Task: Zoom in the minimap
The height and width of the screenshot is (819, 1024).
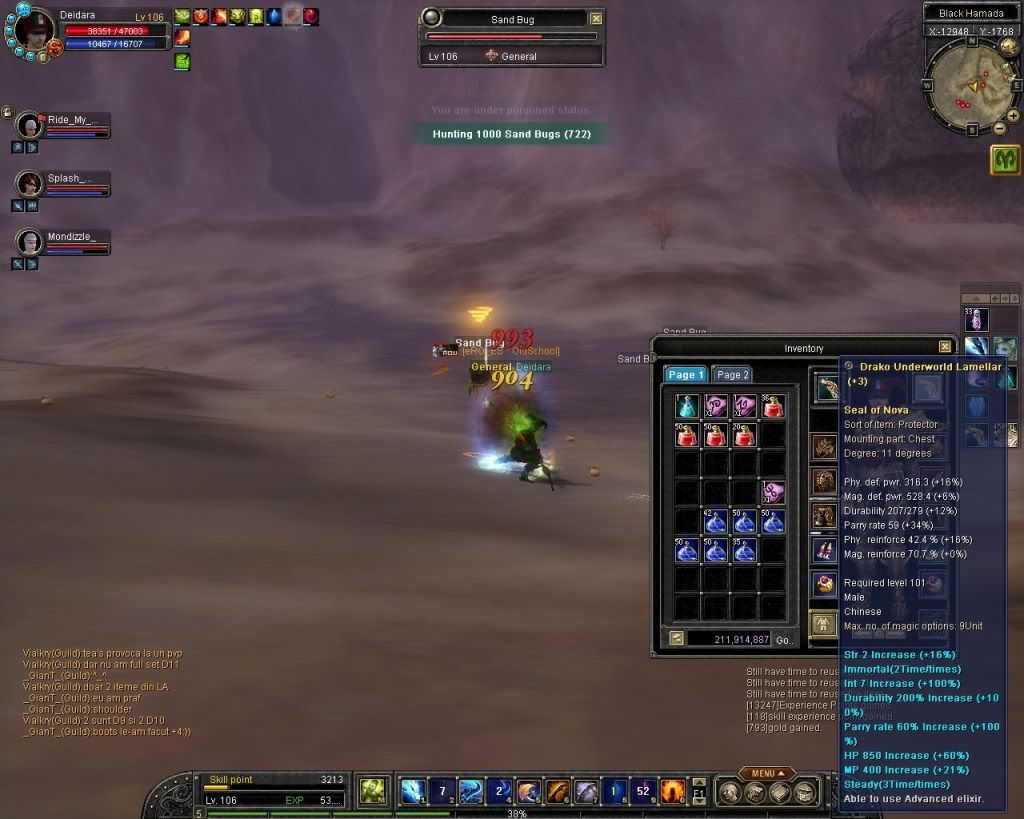Action: 1013,115
